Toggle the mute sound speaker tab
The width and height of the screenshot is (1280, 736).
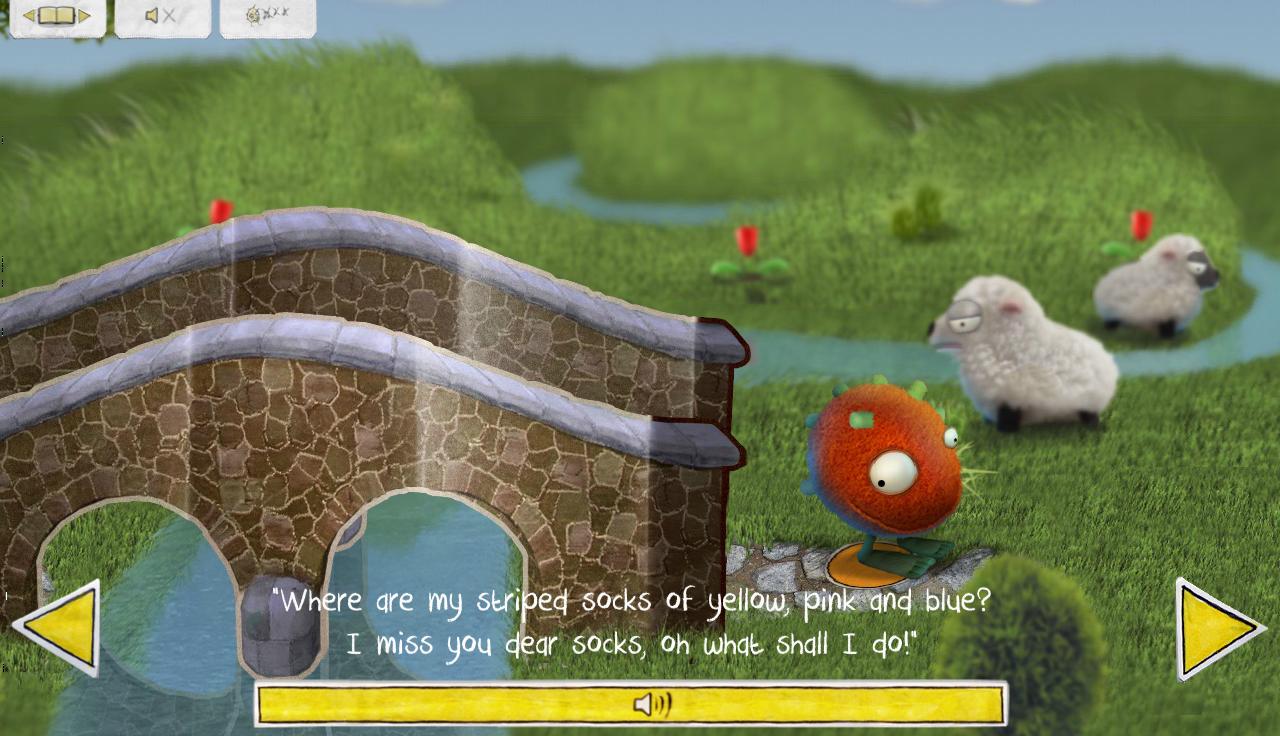(162, 17)
